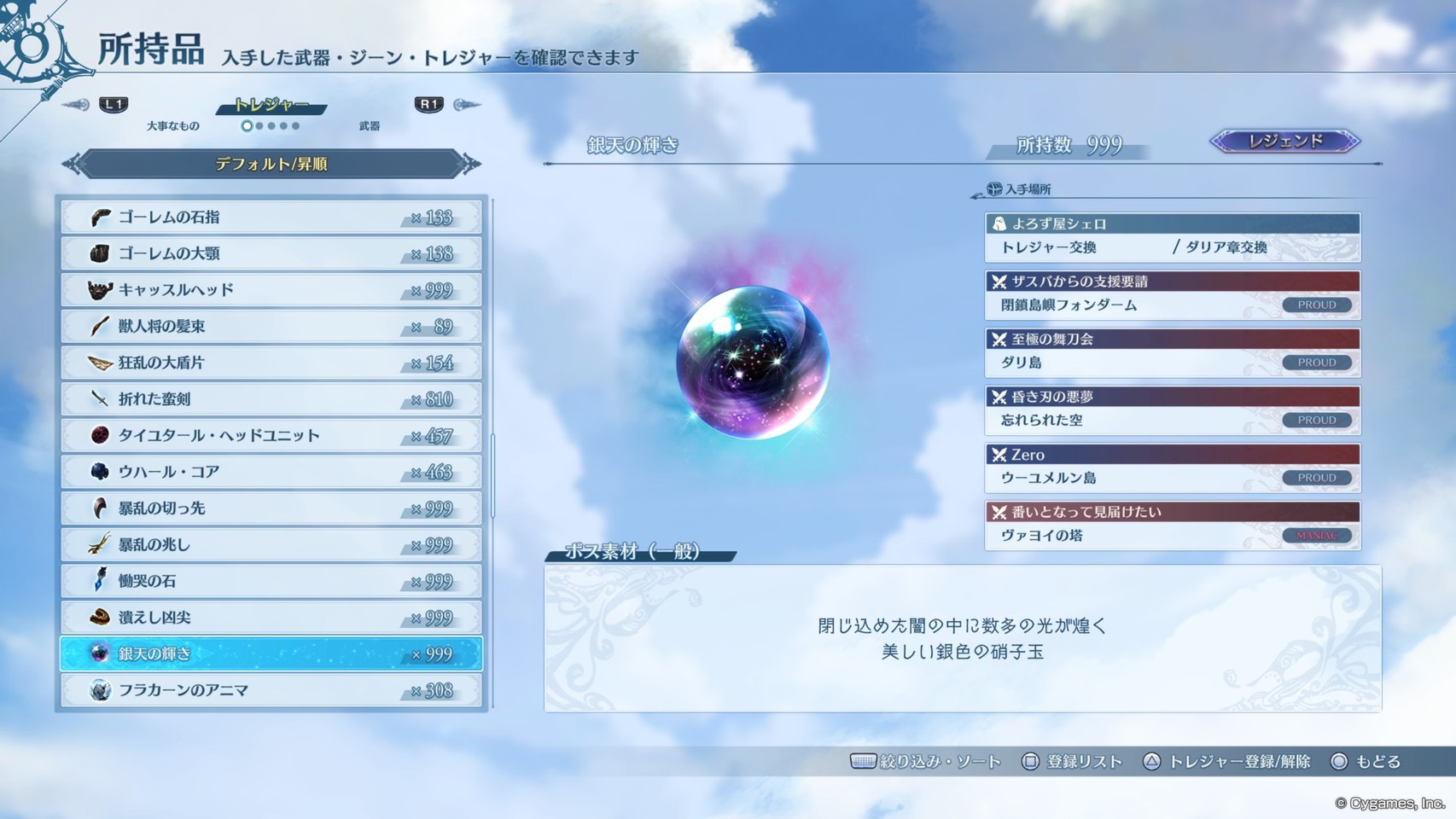Choose フラカーンのアニマ at the list bottom
Viewport: 1456px width, 819px height.
point(271,690)
